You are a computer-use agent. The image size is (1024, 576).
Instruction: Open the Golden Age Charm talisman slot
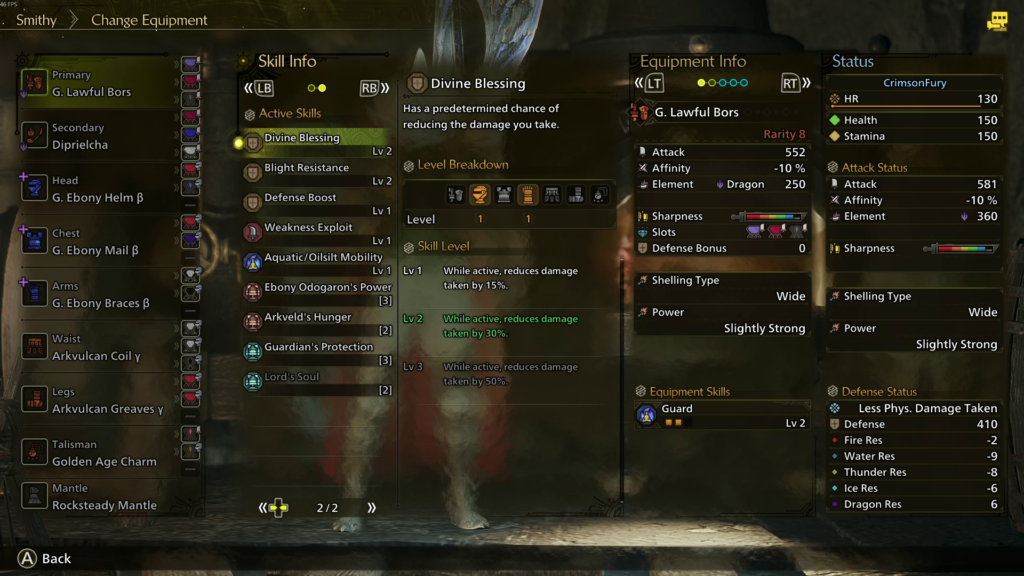pos(100,454)
